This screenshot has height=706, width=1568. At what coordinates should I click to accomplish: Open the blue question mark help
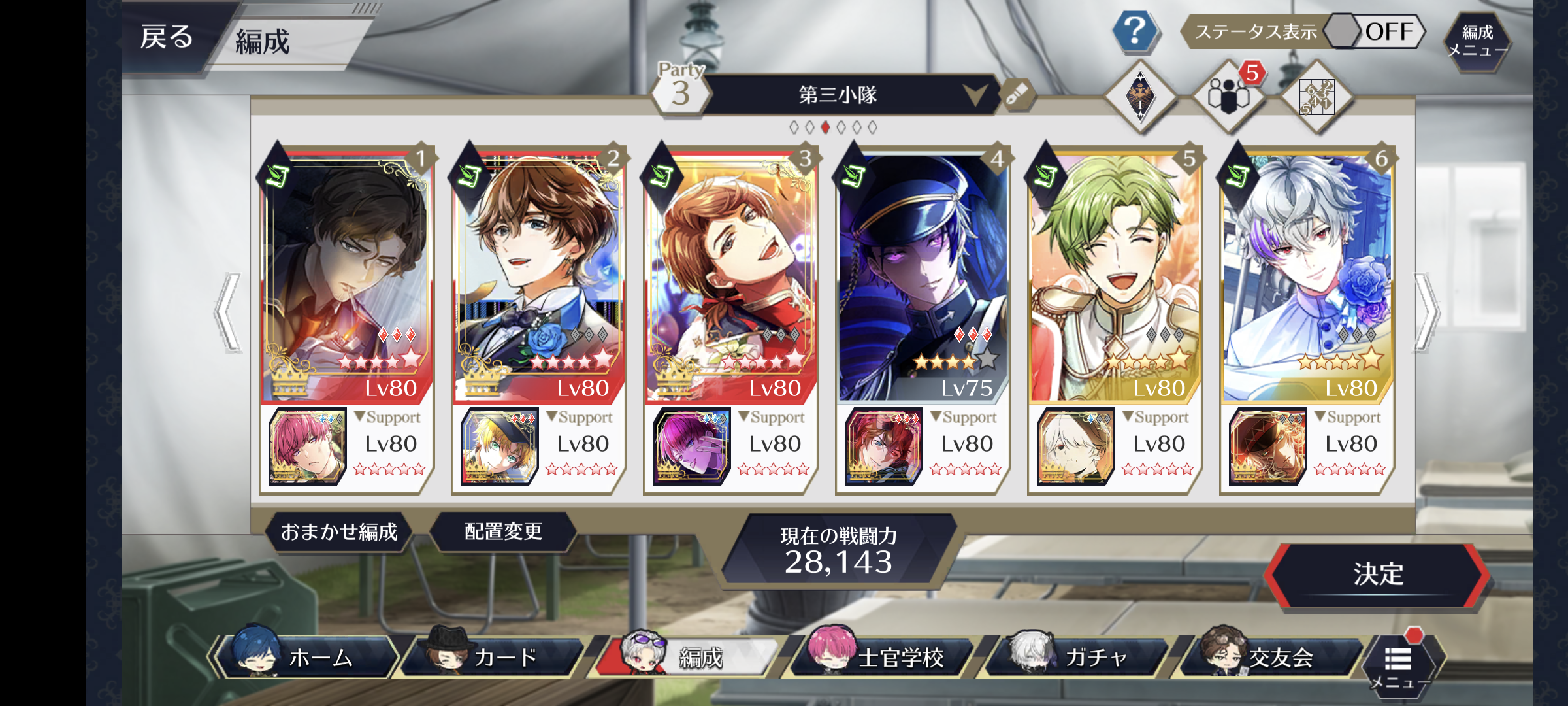pos(1135,31)
